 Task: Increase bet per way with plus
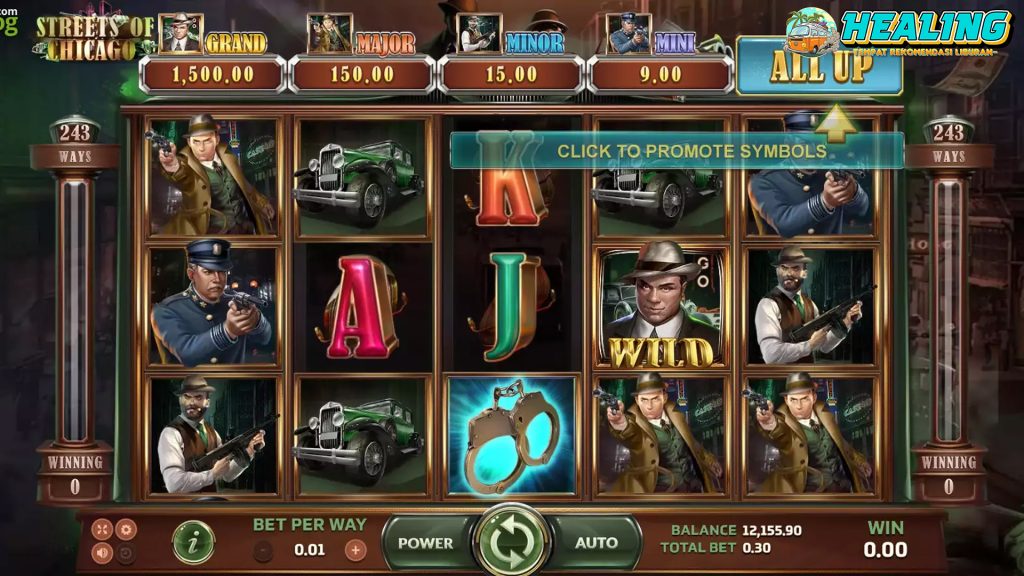pos(354,549)
